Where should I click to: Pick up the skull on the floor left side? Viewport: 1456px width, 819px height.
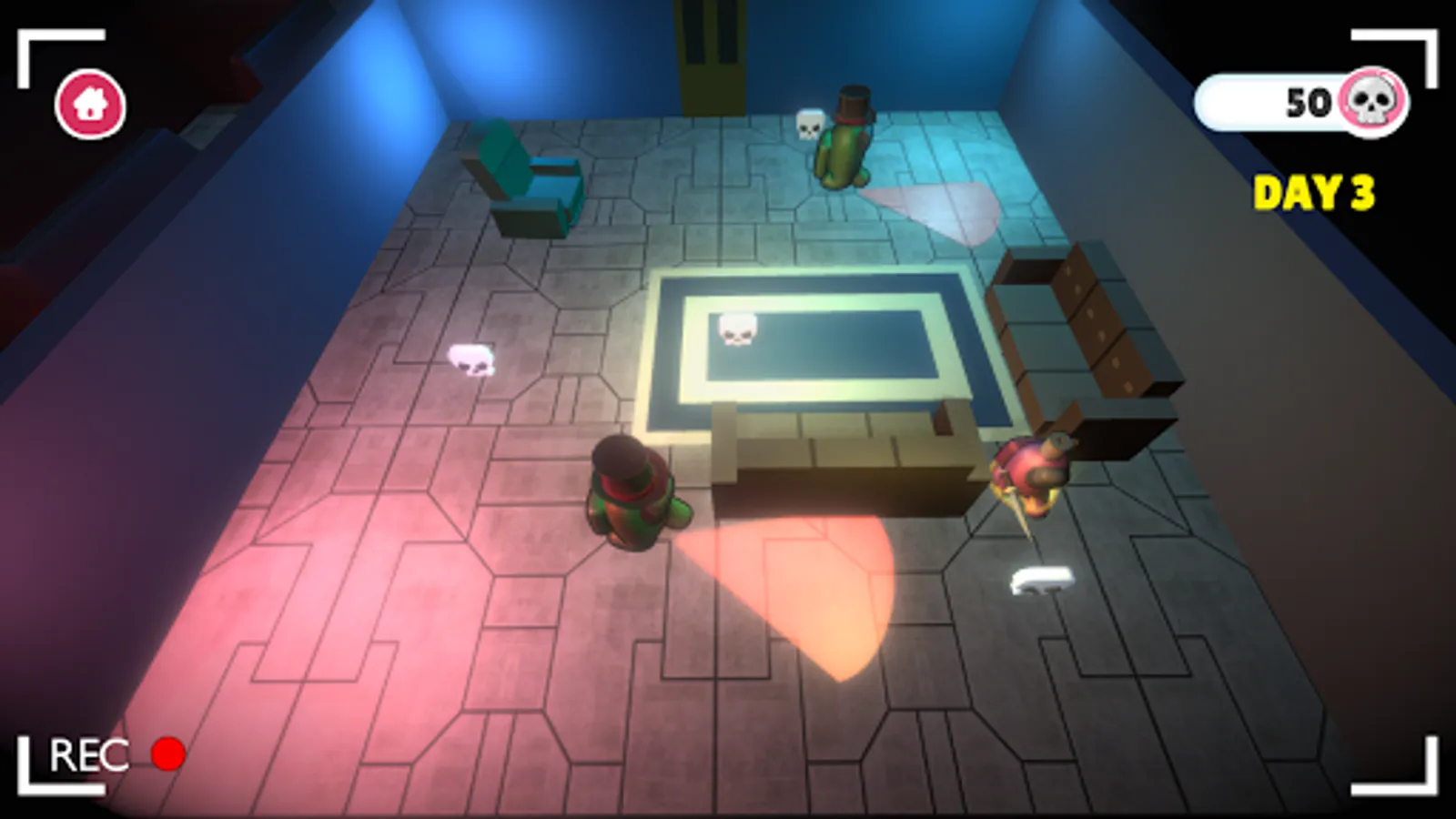[x=470, y=360]
